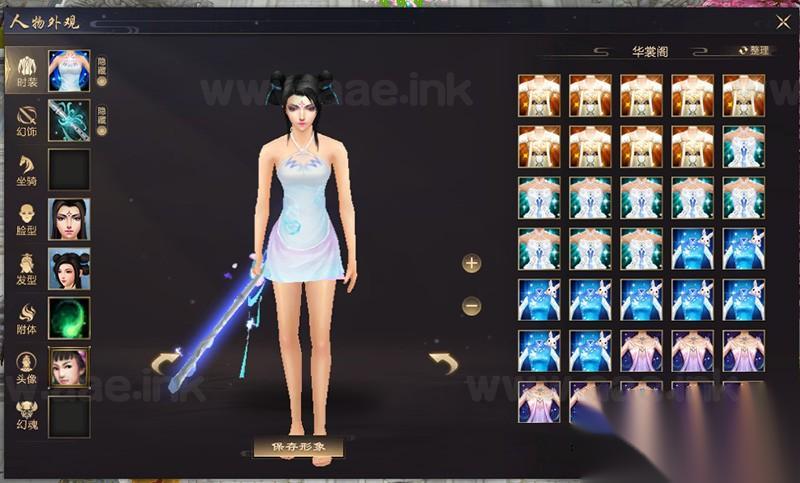This screenshot has height=483, width=800.
Task: Click the equipped hairstyle portrait slot
Action: (69, 268)
